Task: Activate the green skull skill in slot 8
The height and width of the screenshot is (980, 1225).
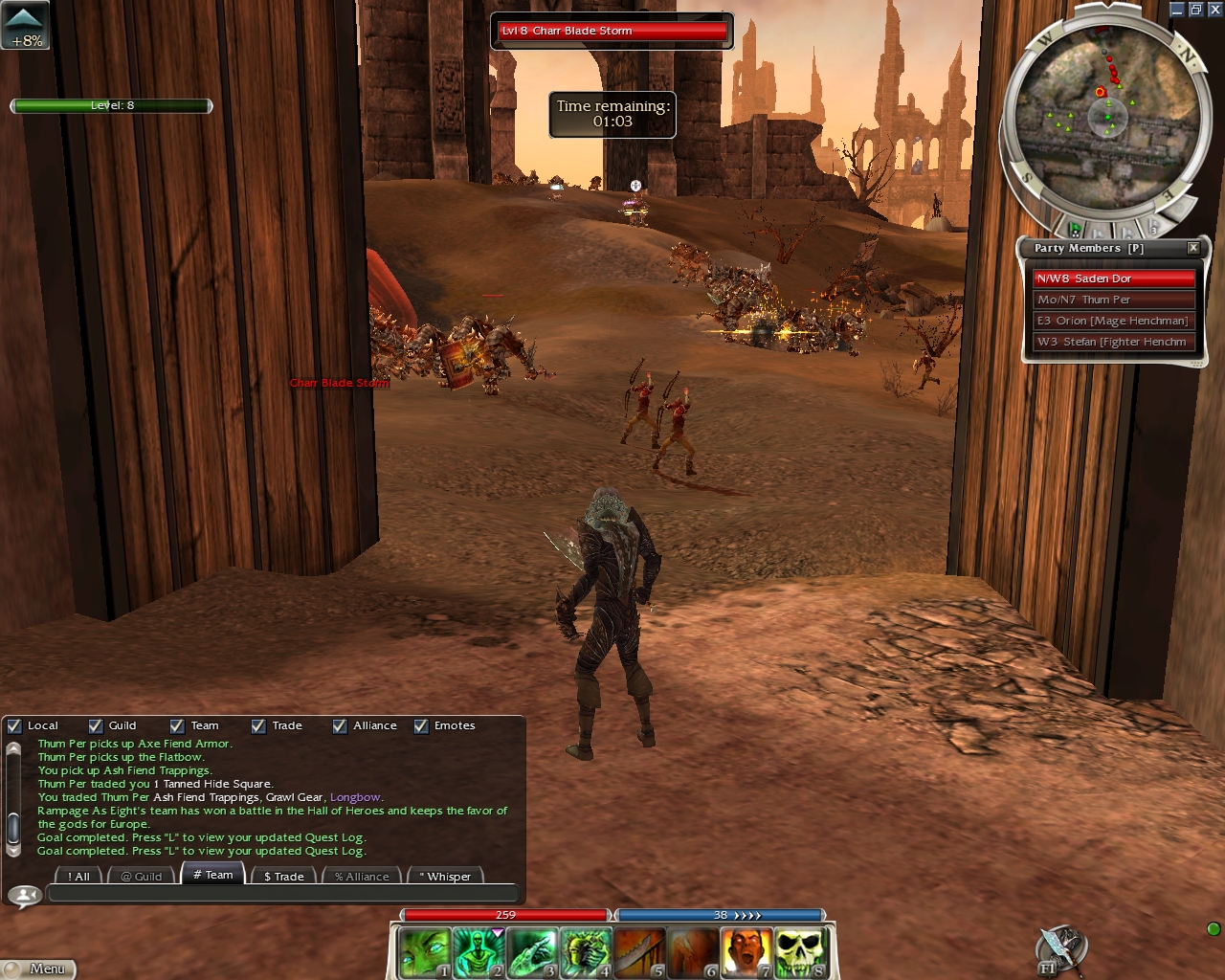Action: coord(799,952)
